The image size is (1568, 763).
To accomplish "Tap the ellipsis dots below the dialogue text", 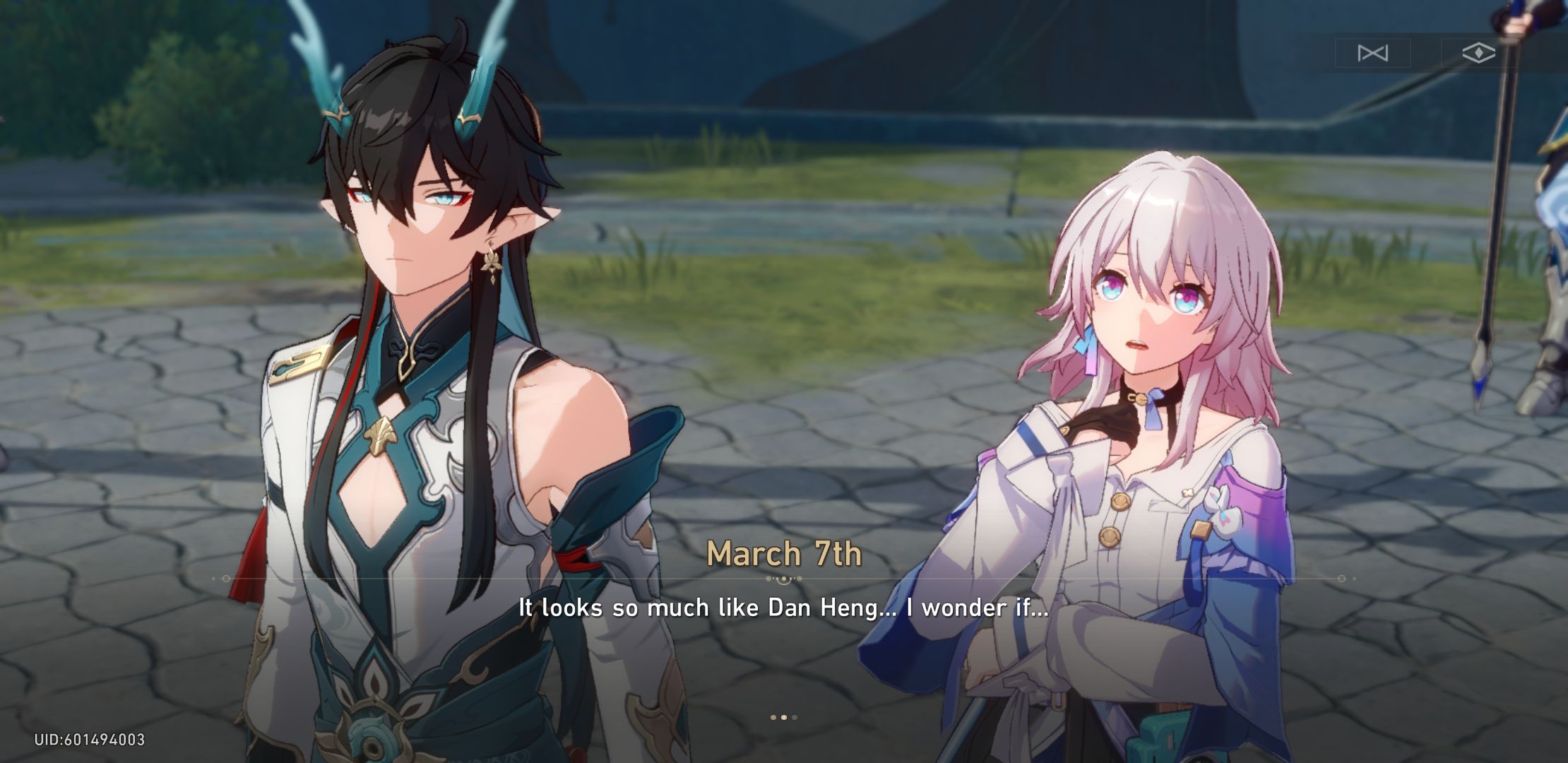I will 783,716.
